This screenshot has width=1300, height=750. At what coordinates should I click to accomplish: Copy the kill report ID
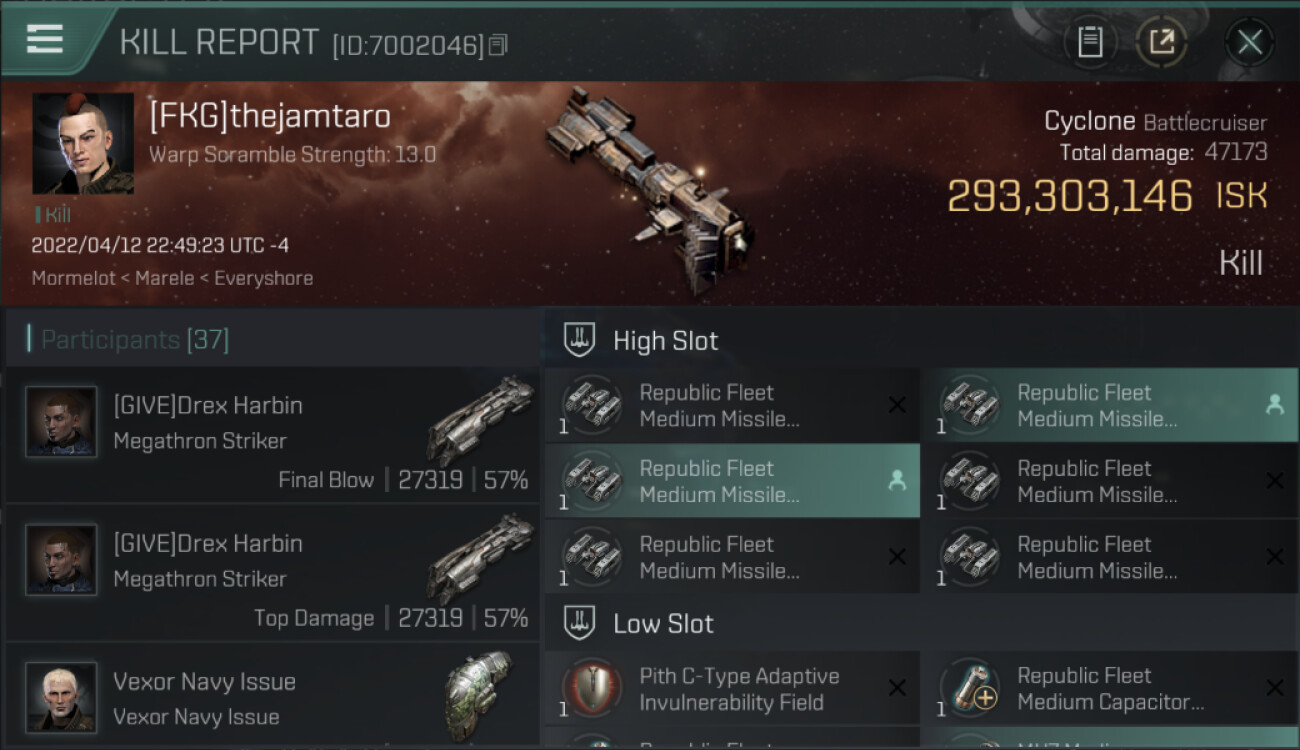(498, 45)
